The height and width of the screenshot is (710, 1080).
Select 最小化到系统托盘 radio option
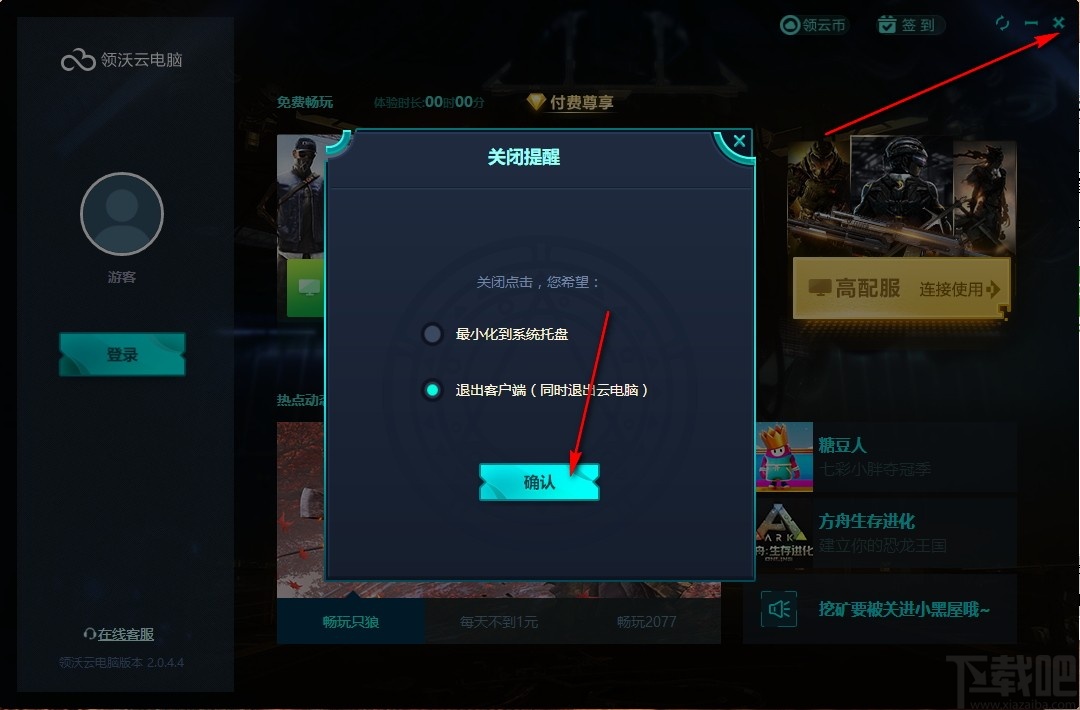coord(432,334)
